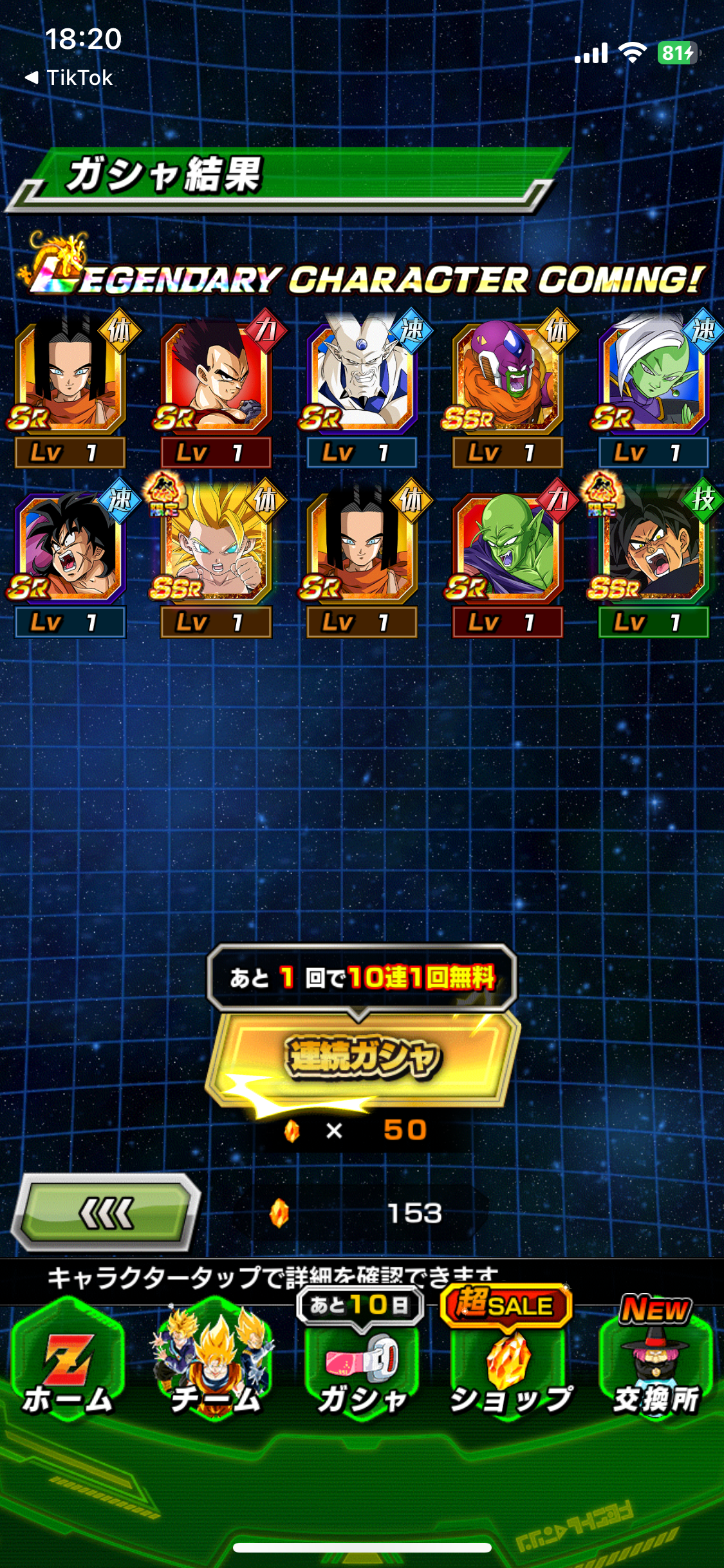This screenshot has height=1568, width=724.
Task: Go back with the green arrow button
Action: [x=107, y=1213]
